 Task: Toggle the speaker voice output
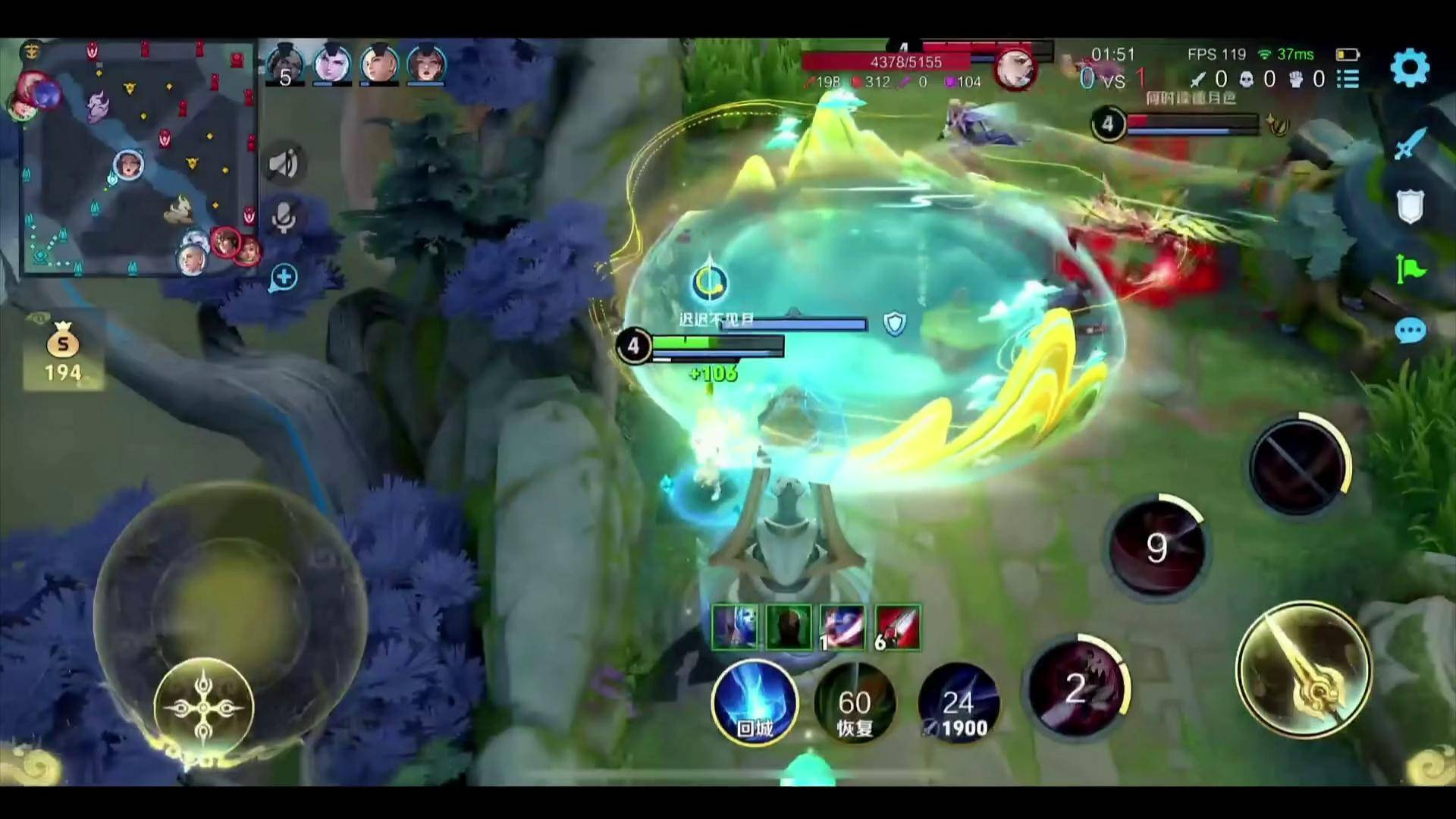(284, 163)
